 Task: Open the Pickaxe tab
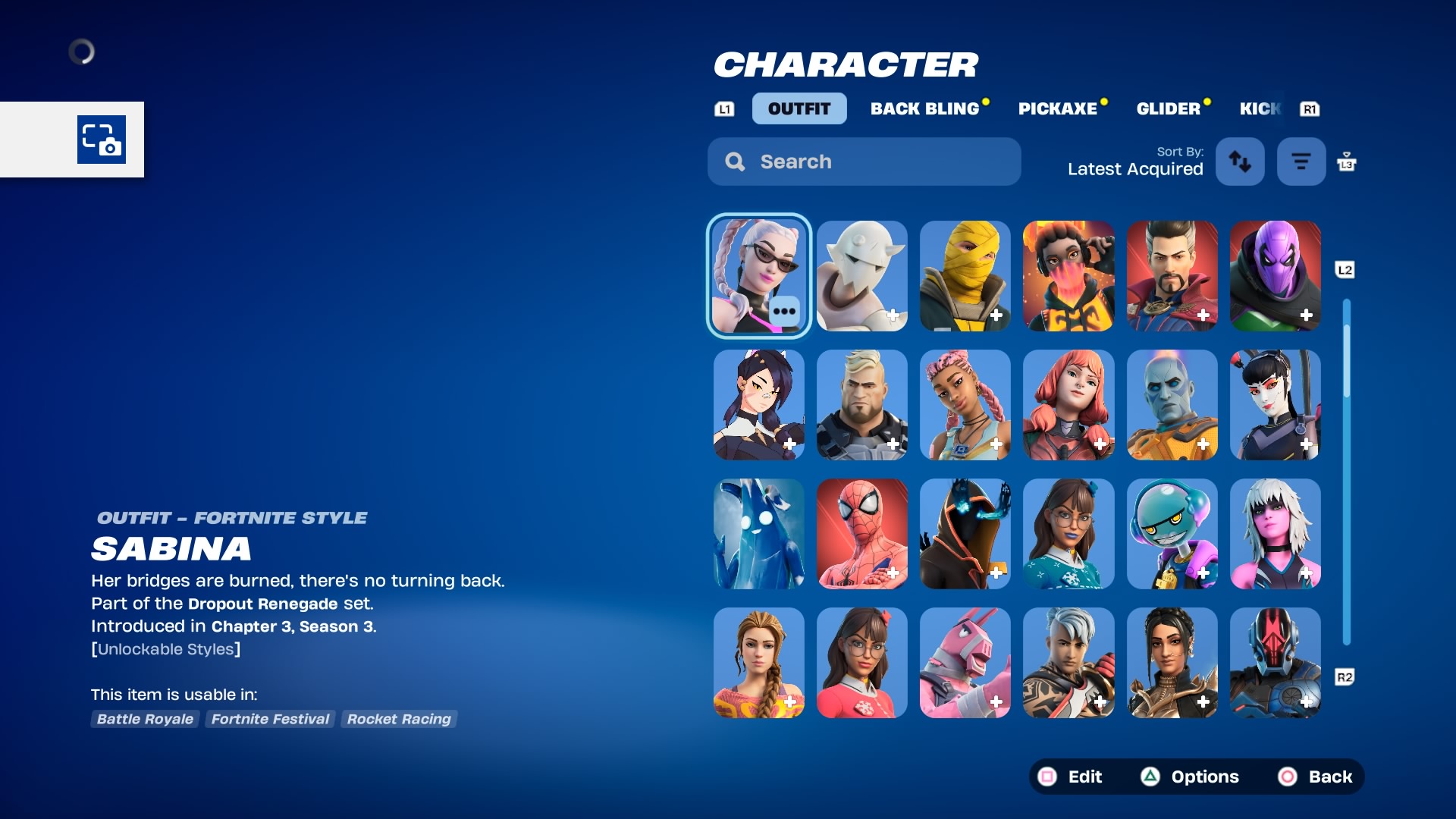point(1057,108)
